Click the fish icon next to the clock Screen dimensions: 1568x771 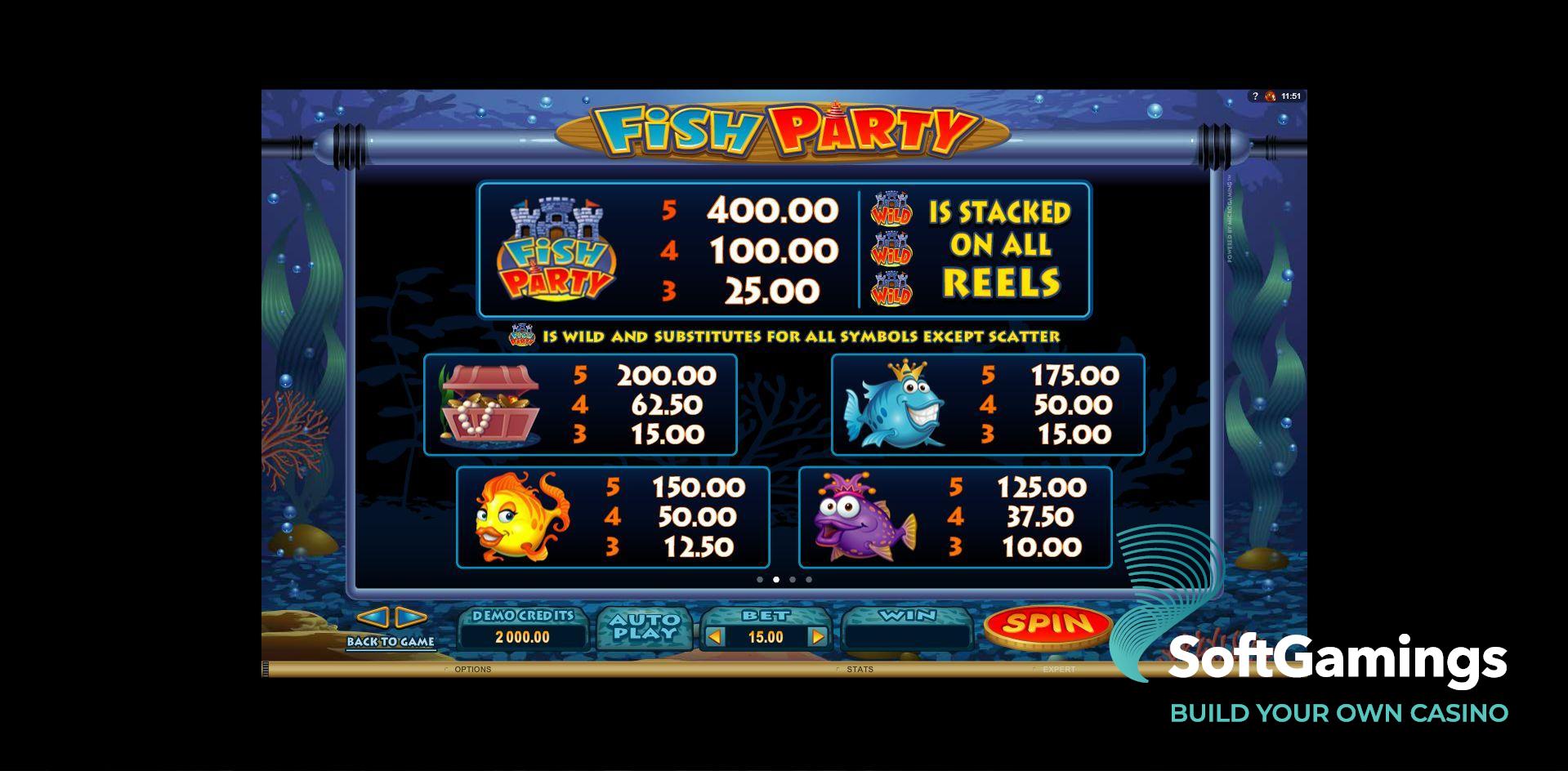tap(1269, 96)
